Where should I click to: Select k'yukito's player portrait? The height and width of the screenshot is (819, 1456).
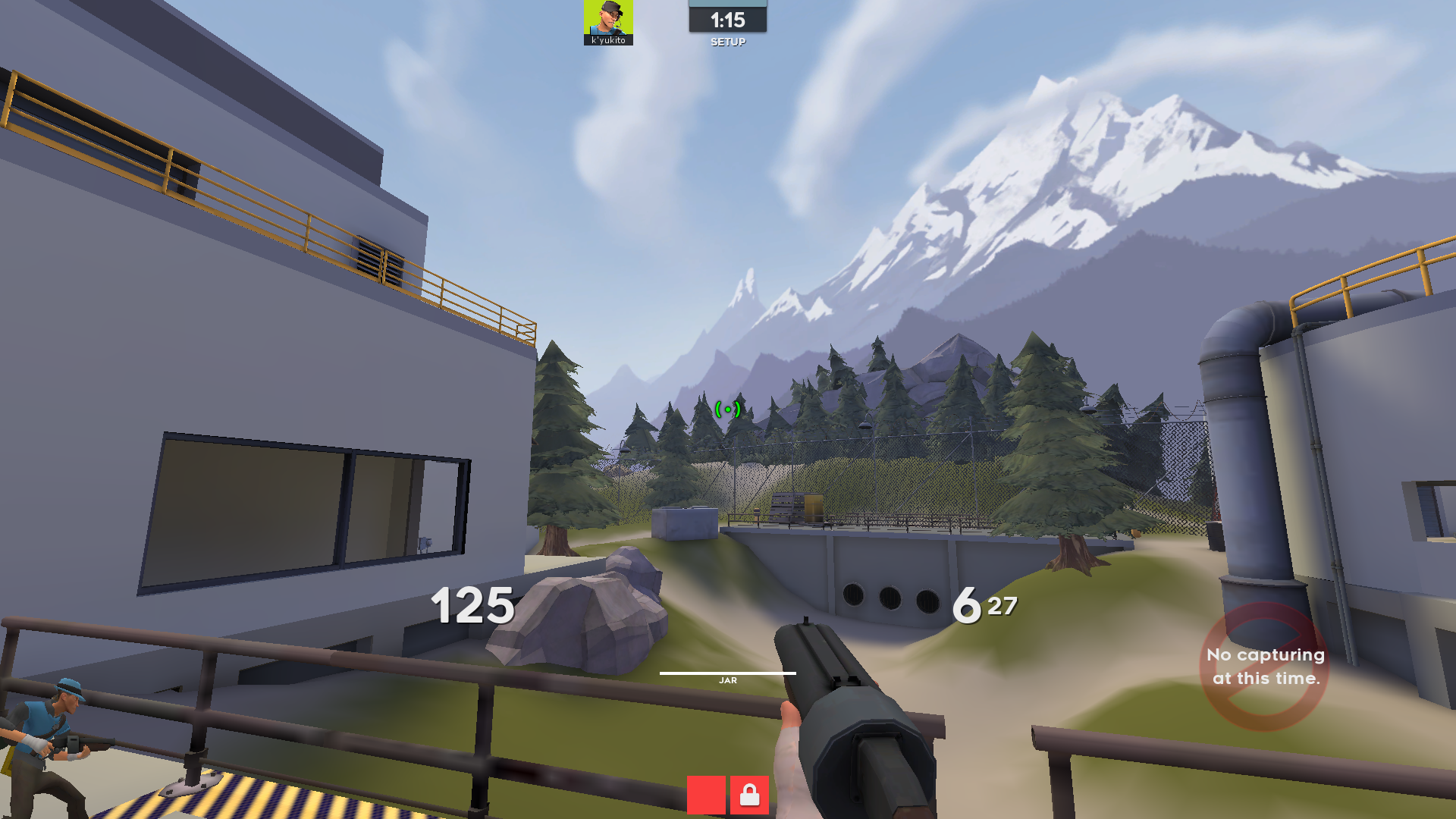click(608, 19)
